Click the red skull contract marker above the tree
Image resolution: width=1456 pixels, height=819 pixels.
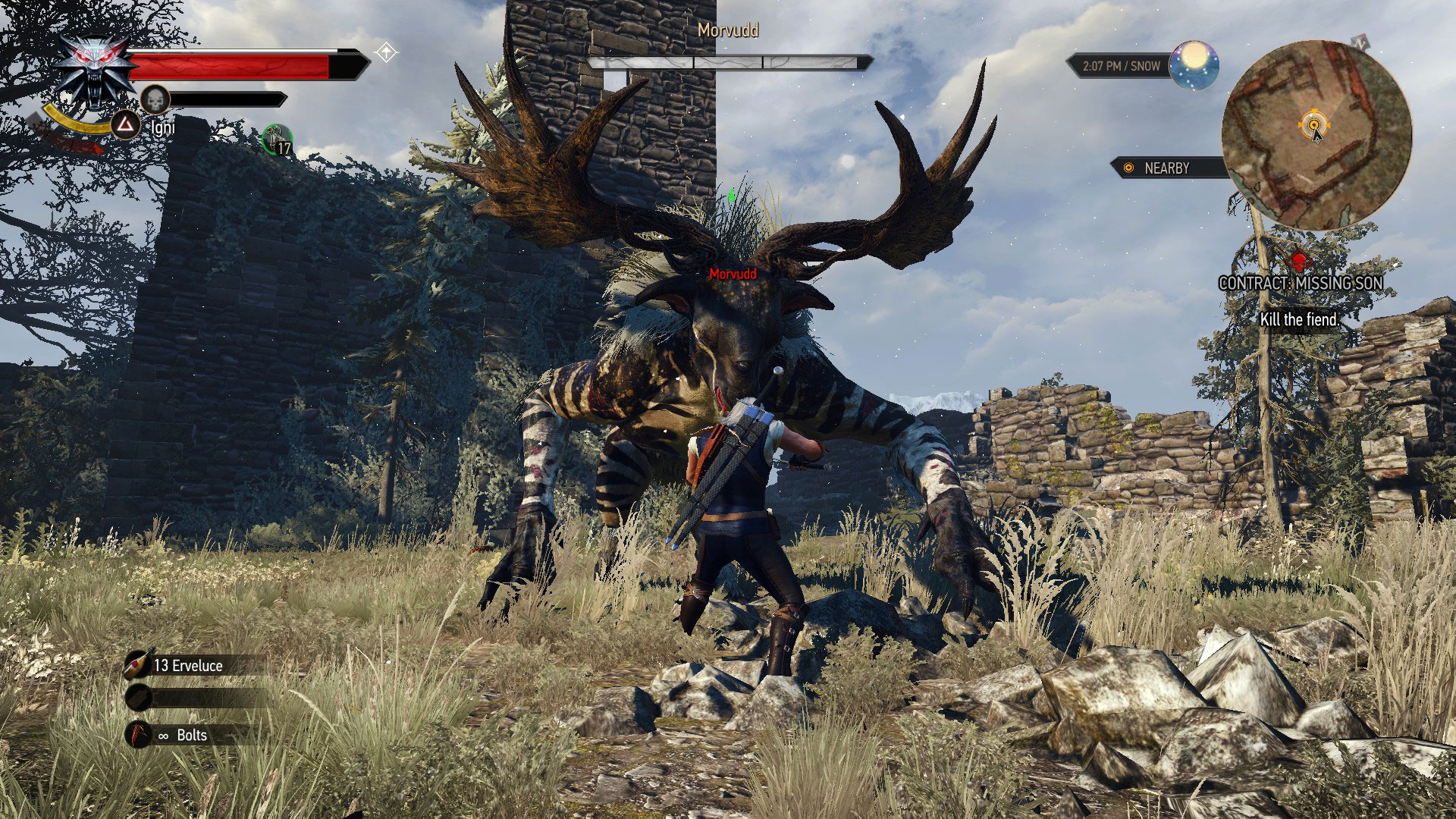1300,262
